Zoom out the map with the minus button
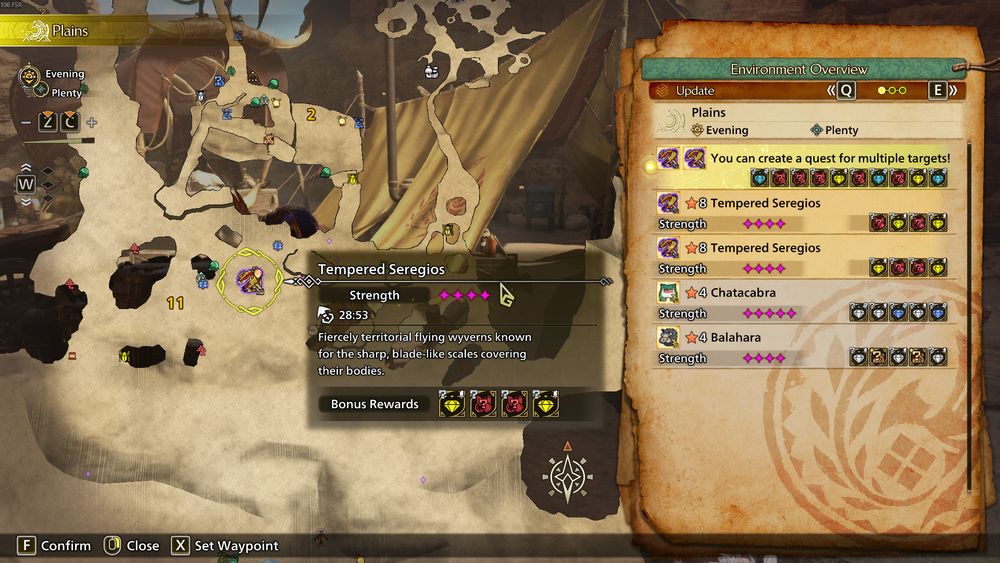The image size is (1000, 563). pyautogui.click(x=26, y=123)
